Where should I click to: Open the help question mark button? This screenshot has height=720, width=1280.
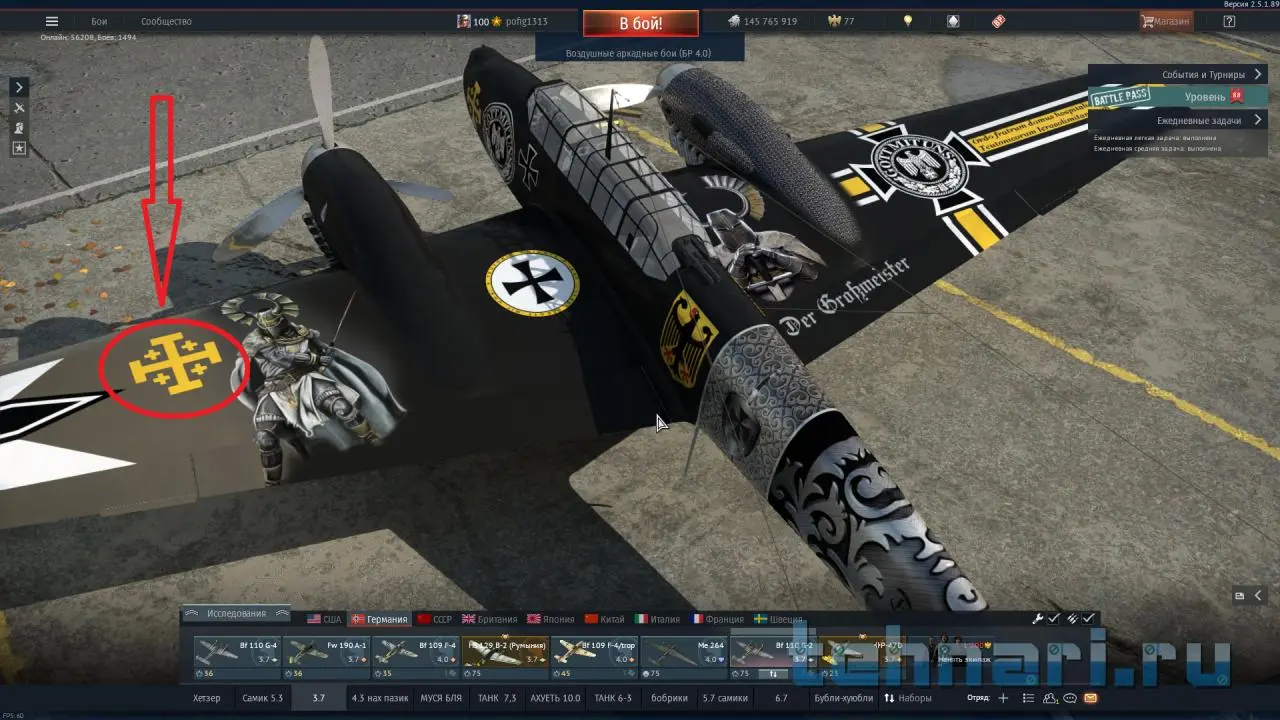click(1229, 21)
